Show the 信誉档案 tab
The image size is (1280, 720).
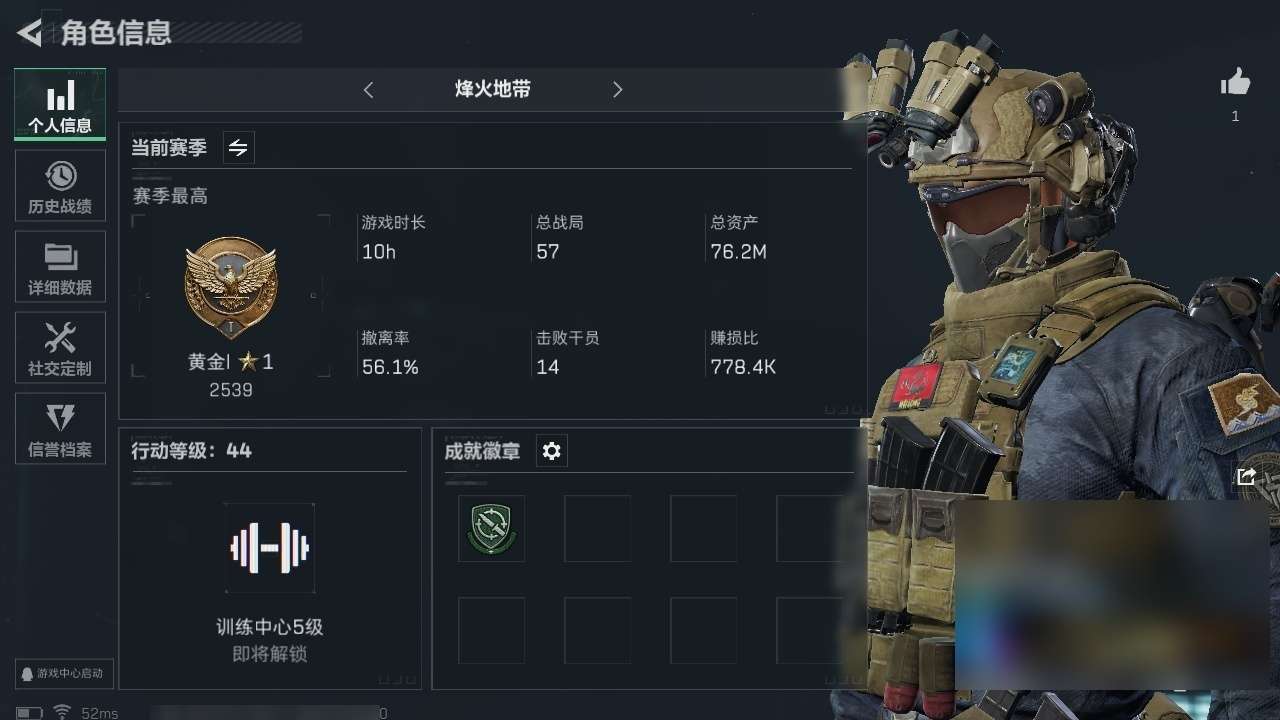[x=60, y=428]
